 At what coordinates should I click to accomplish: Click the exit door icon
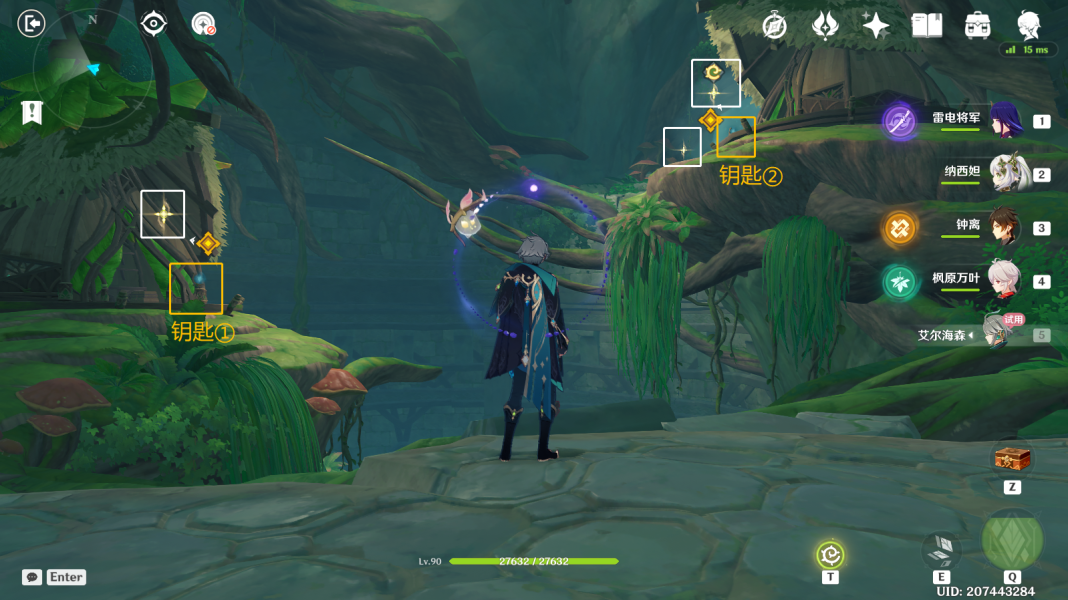(33, 23)
